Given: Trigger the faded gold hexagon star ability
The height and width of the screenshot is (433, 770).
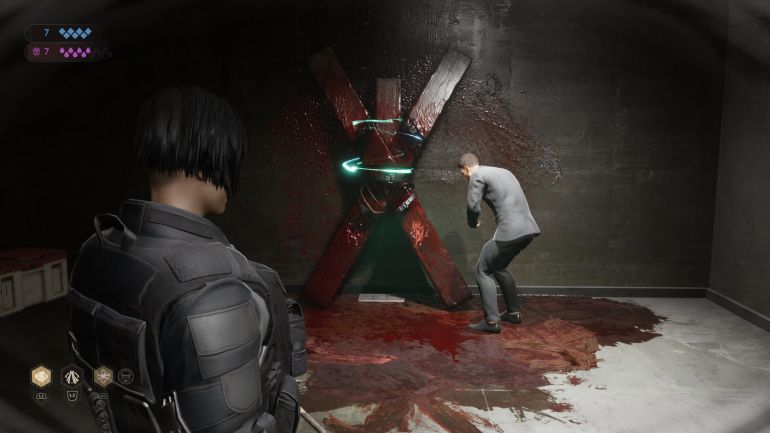Looking at the screenshot, I should tap(102, 376).
